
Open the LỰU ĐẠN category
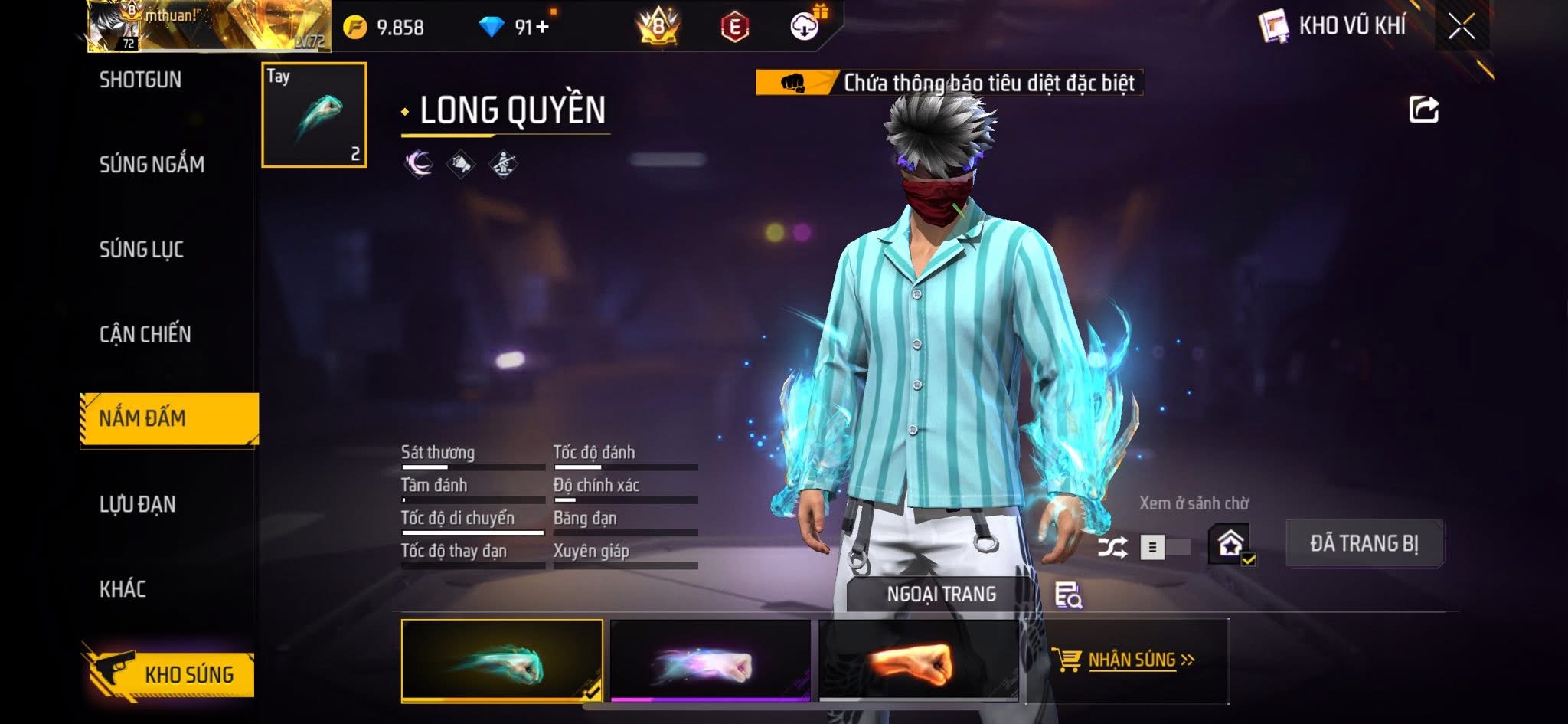point(138,504)
